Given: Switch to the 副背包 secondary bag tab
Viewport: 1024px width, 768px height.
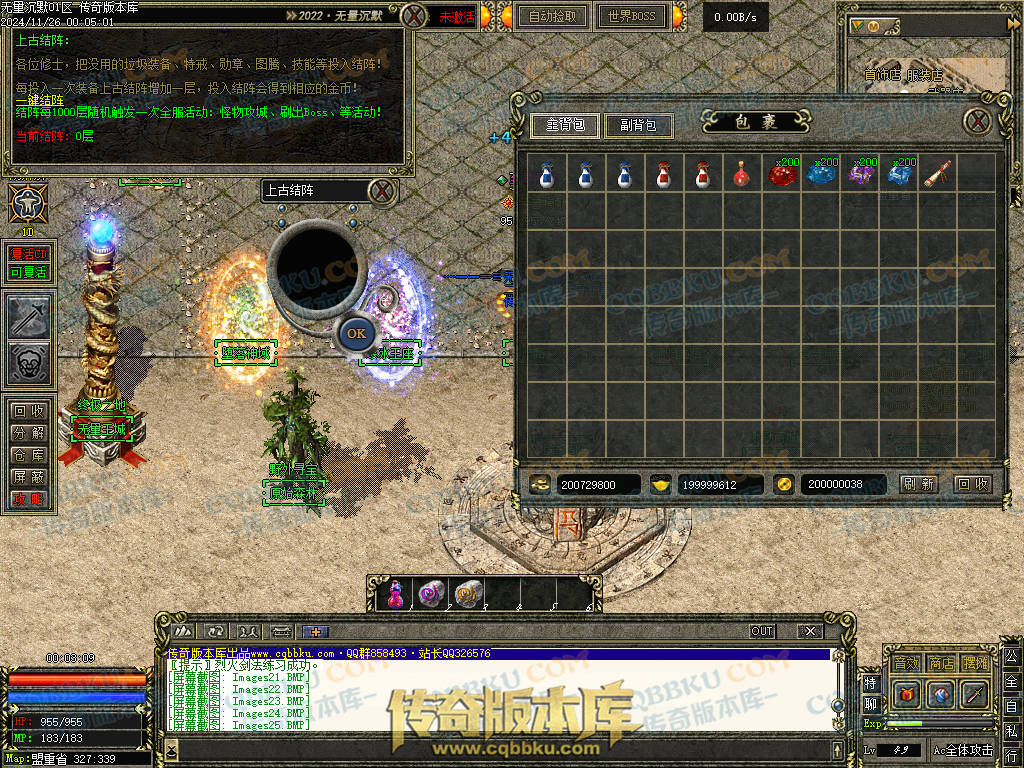Looking at the screenshot, I should [639, 126].
